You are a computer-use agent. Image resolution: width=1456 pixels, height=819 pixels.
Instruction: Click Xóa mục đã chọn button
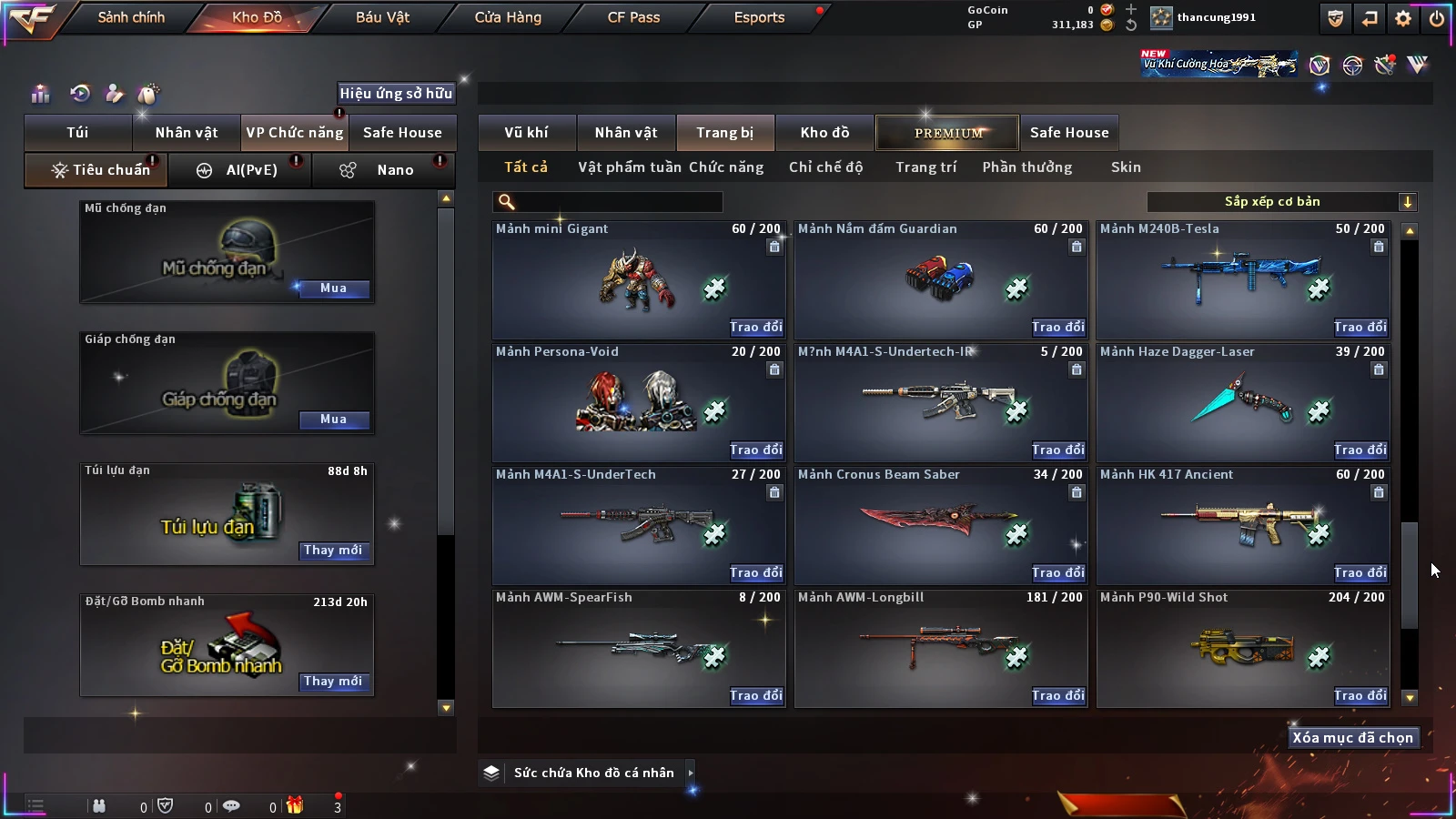tap(1352, 738)
